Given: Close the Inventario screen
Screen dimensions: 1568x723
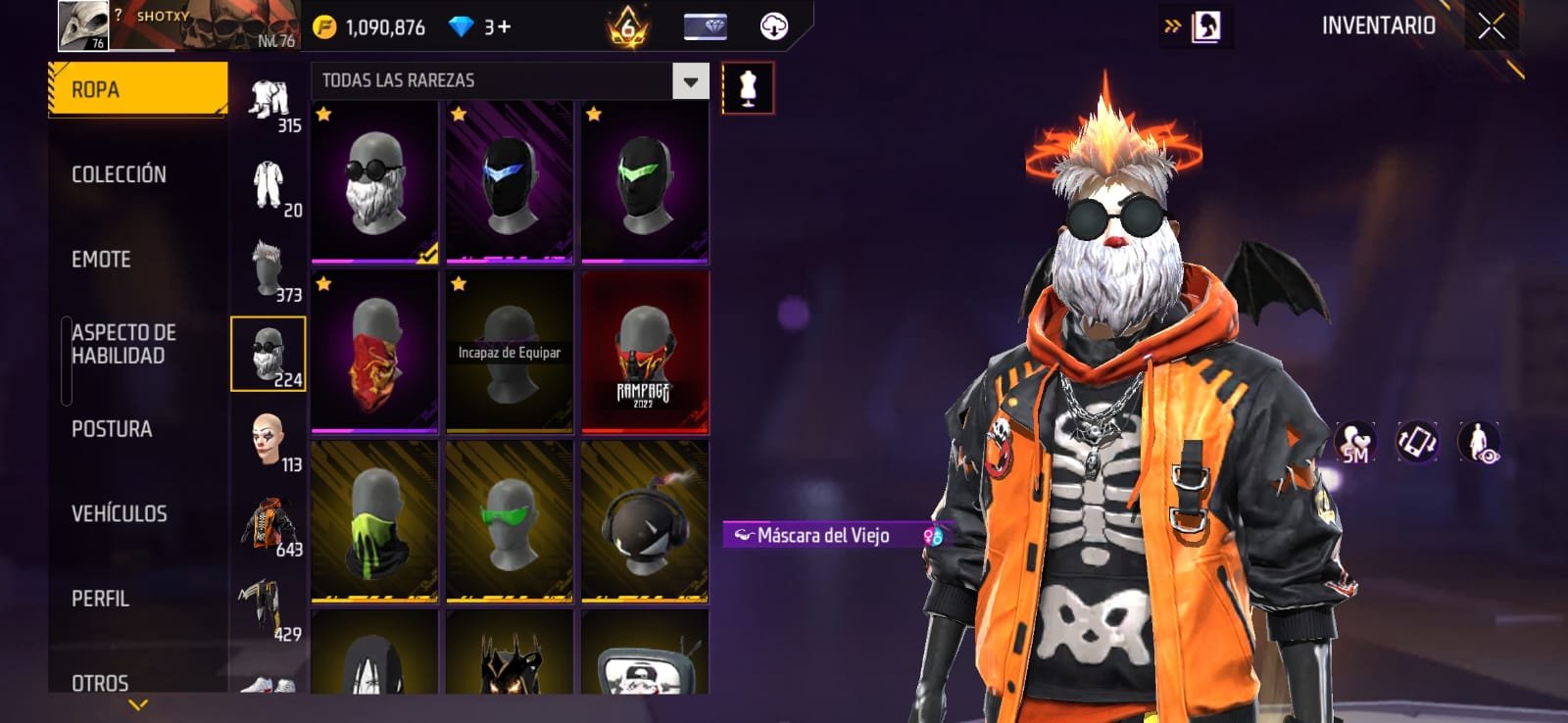Looking at the screenshot, I should coord(1491,26).
